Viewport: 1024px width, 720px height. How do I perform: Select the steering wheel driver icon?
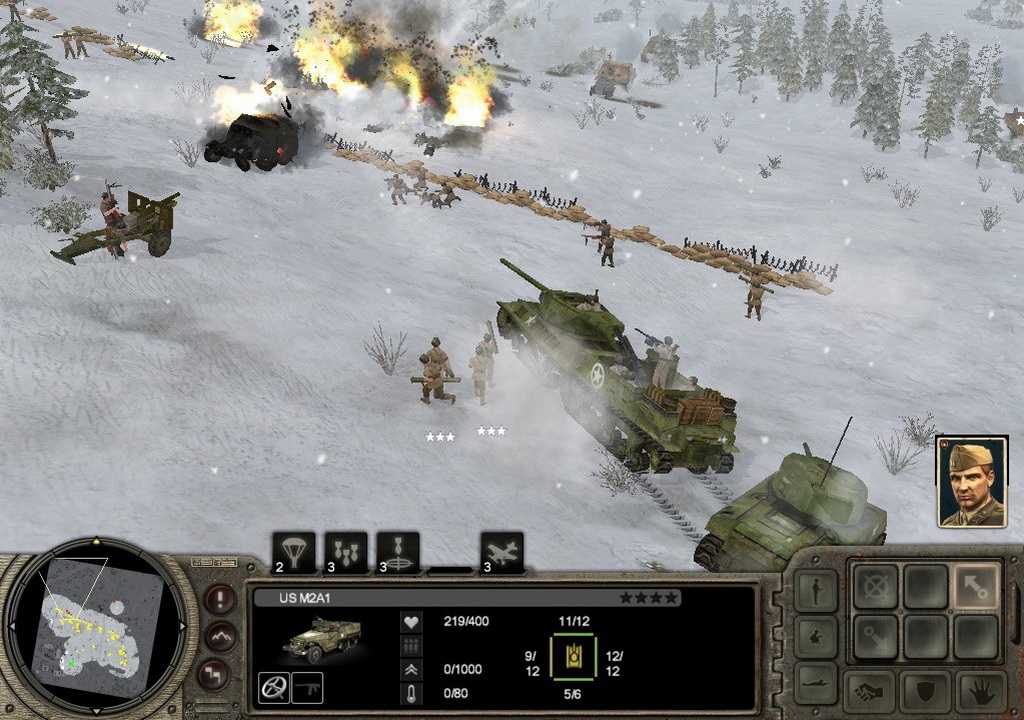[x=274, y=687]
